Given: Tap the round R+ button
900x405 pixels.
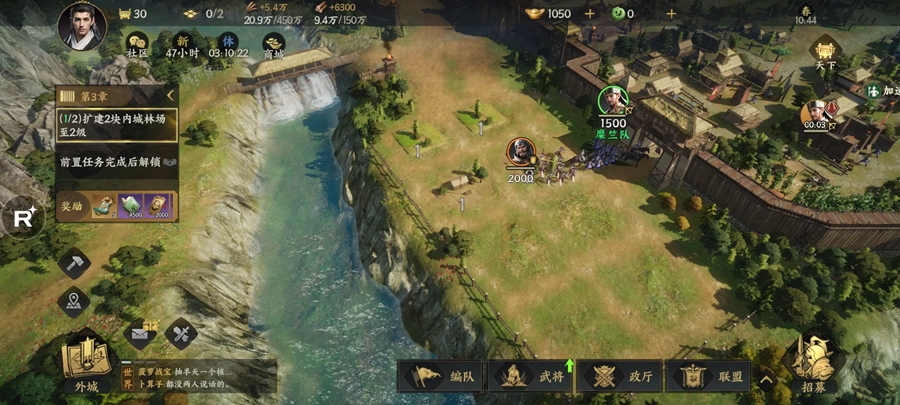Looking at the screenshot, I should pos(24,220).
